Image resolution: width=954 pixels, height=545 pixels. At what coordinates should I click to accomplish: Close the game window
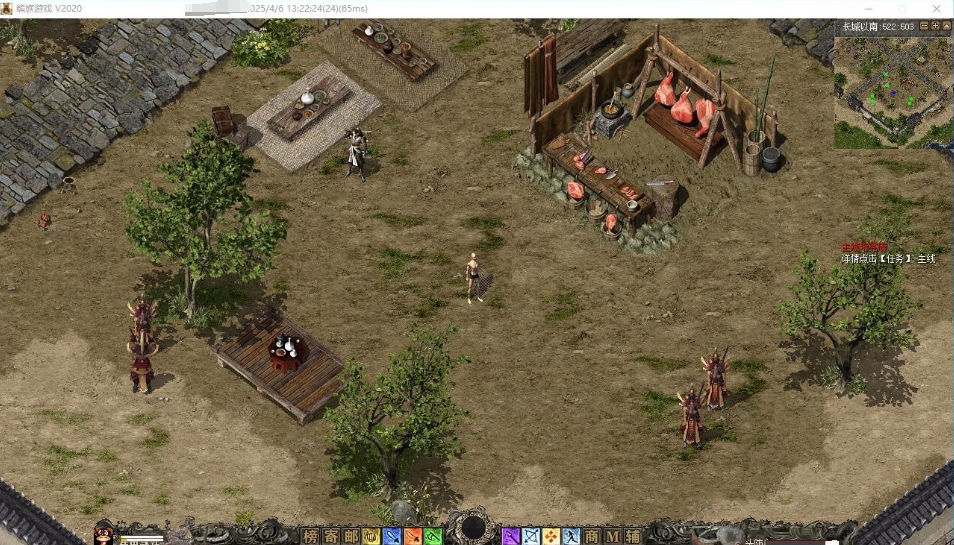(936, 9)
